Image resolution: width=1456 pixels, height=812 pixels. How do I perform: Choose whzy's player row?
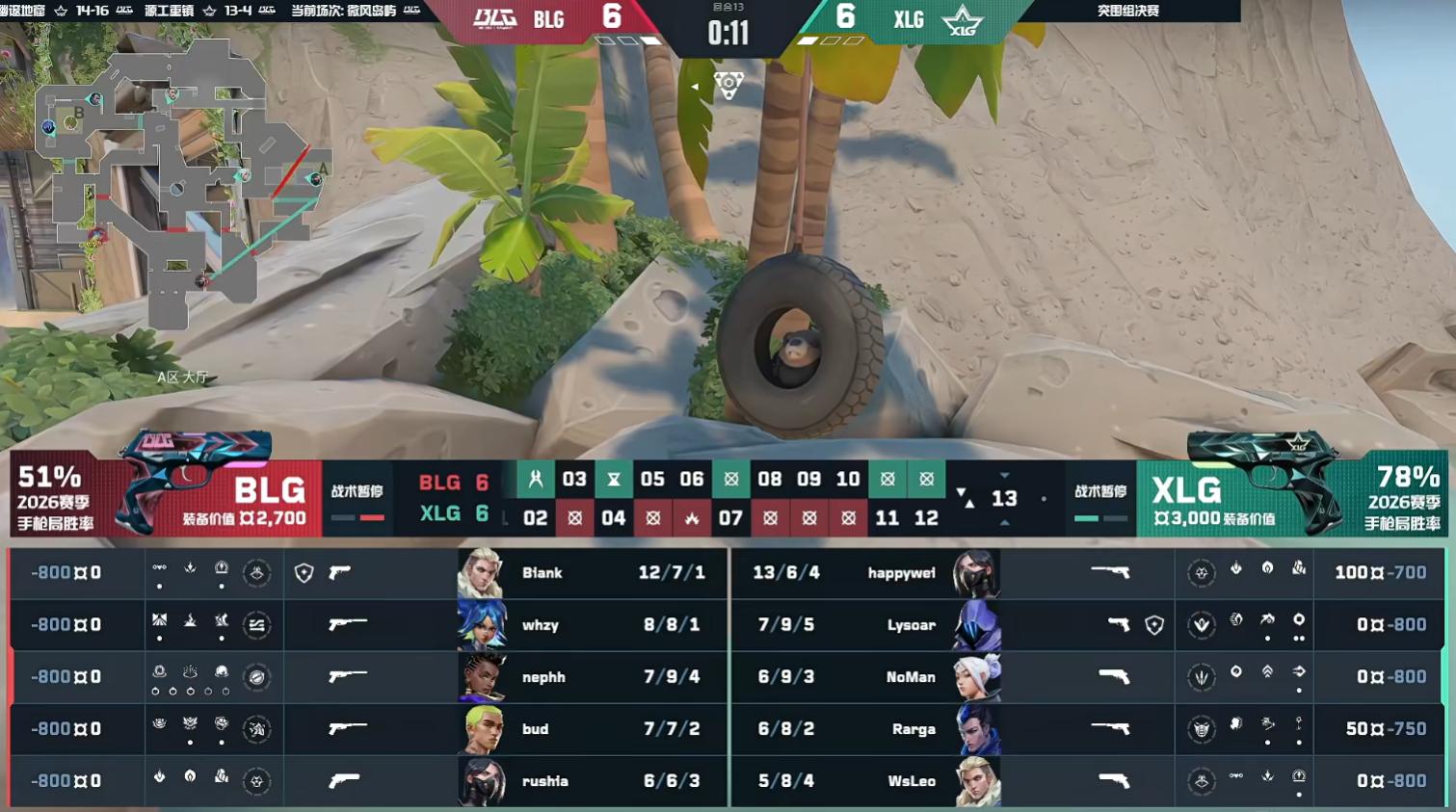(541, 625)
